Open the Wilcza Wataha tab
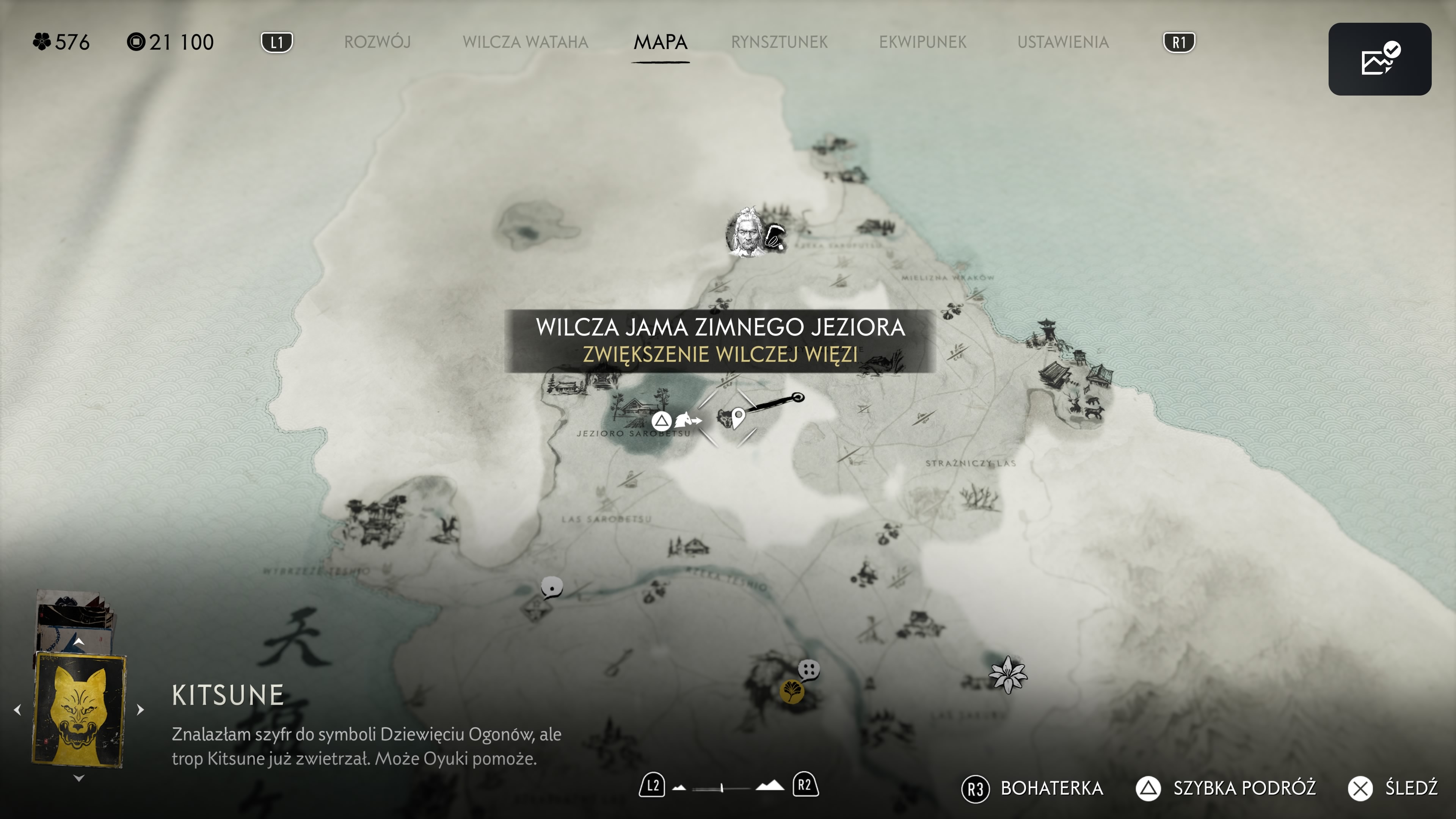The height and width of the screenshot is (819, 1456). (525, 42)
